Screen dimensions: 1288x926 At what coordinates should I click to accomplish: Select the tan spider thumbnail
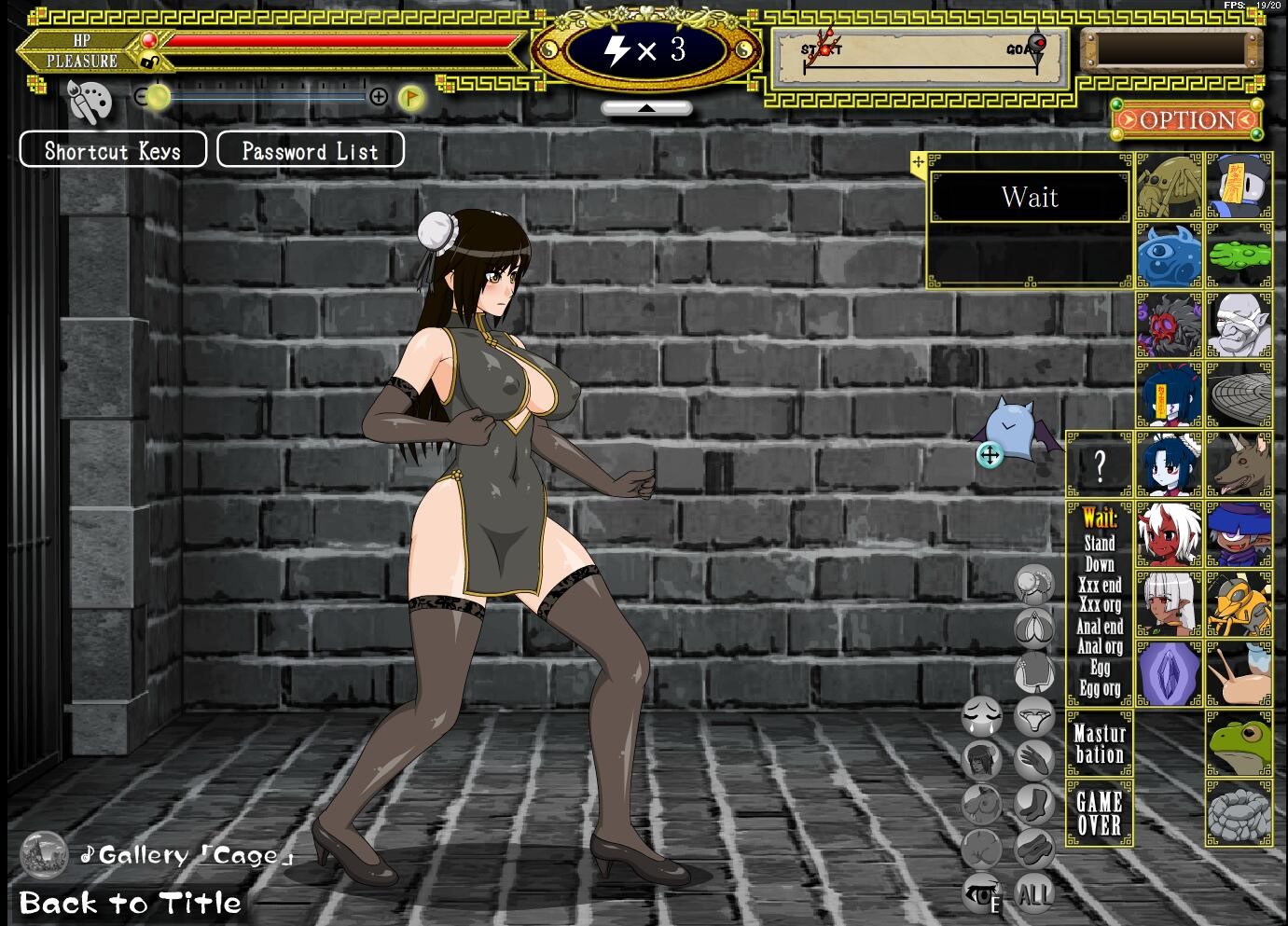pos(1170,187)
